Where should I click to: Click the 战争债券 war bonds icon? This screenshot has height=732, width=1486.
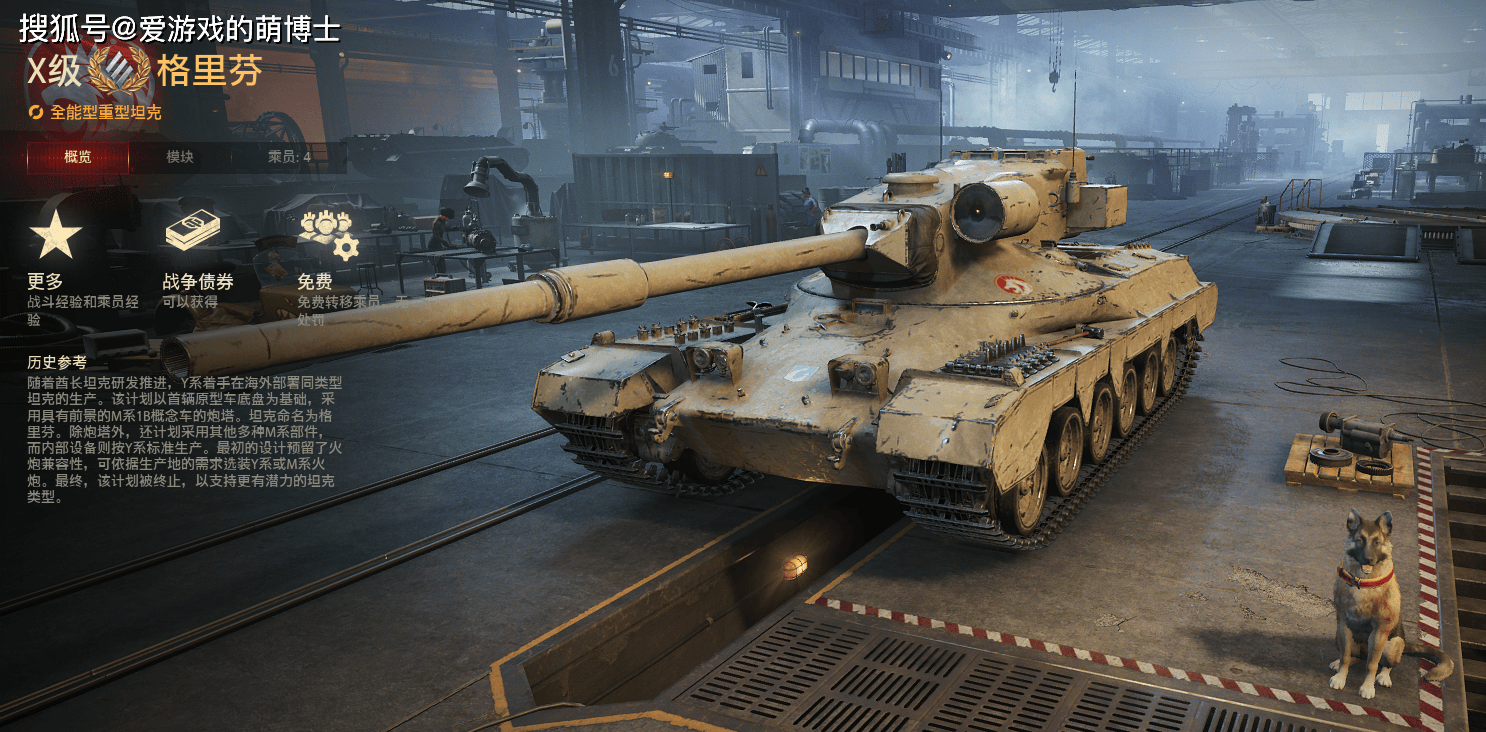[x=192, y=233]
